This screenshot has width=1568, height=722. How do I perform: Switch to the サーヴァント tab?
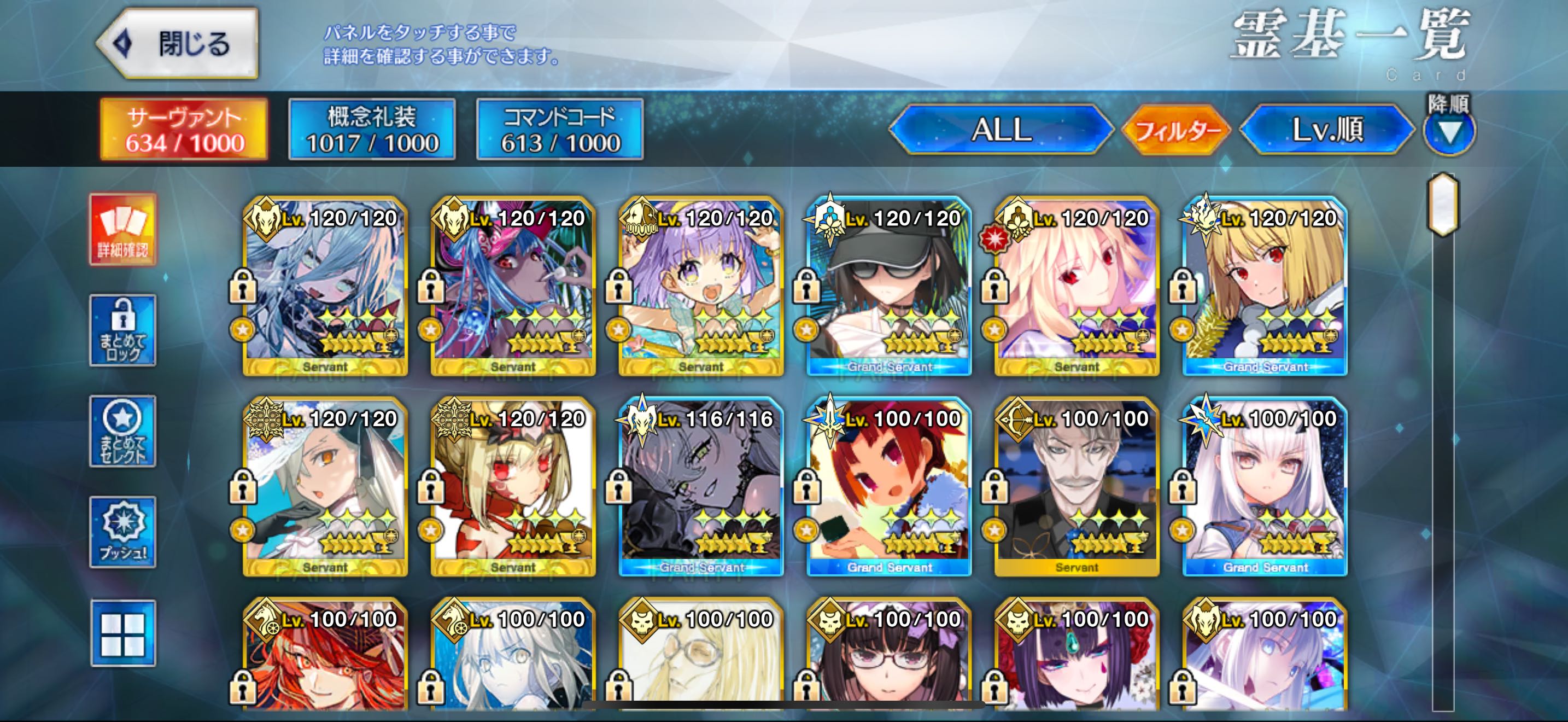184,130
